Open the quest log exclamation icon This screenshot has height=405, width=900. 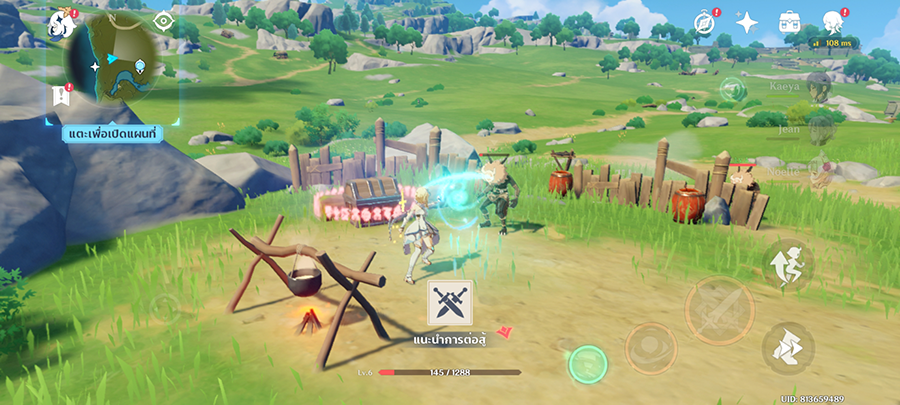tap(60, 97)
